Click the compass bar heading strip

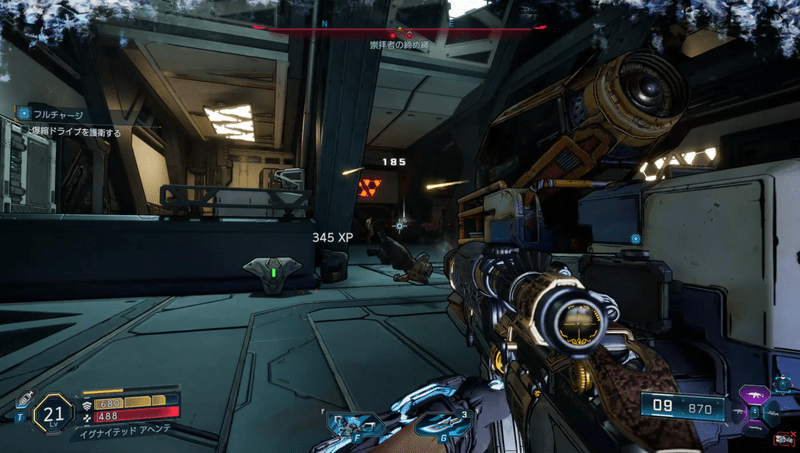coord(399,30)
